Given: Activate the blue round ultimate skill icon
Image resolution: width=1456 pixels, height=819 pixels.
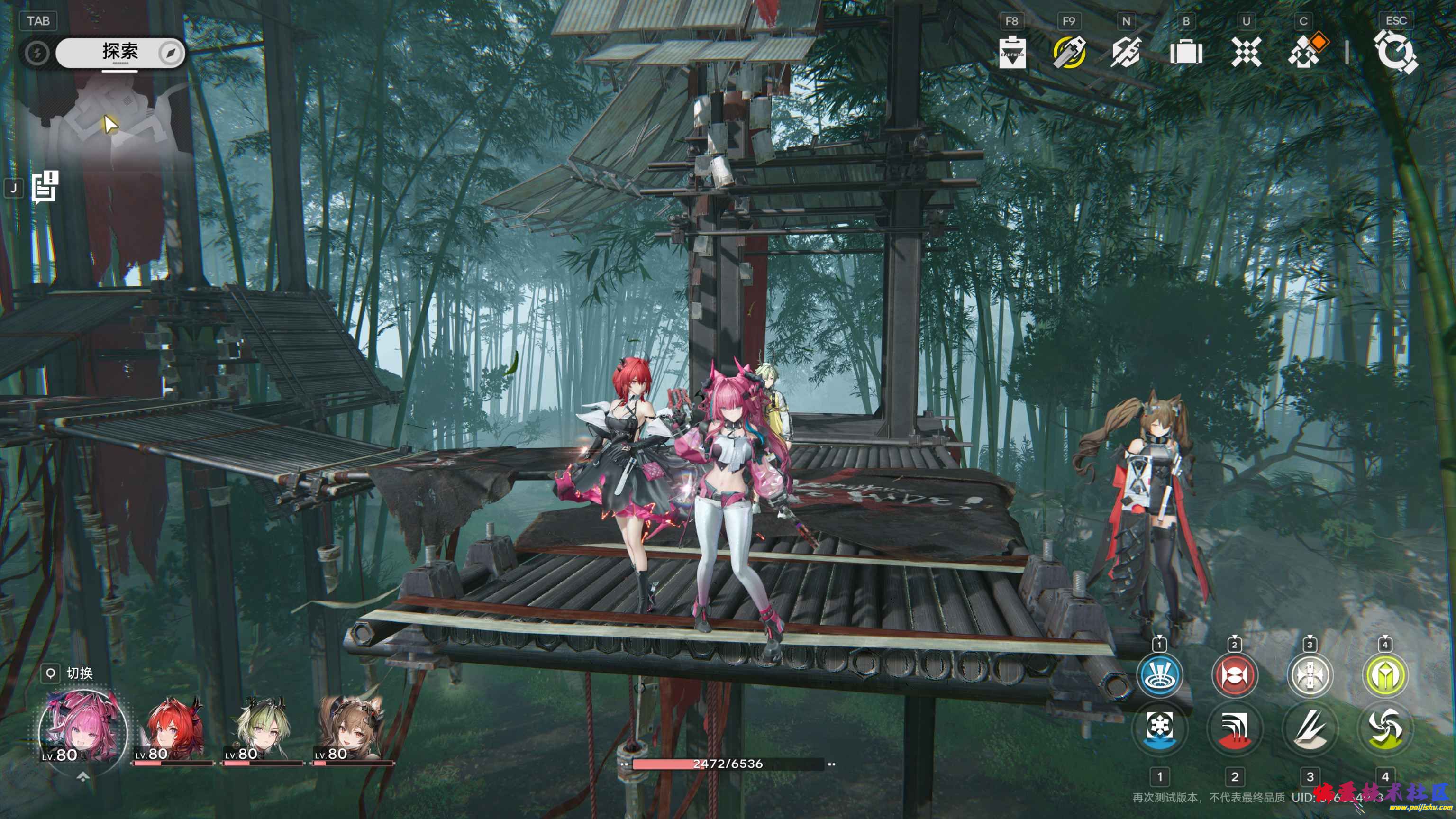Looking at the screenshot, I should pyautogui.click(x=1159, y=675).
